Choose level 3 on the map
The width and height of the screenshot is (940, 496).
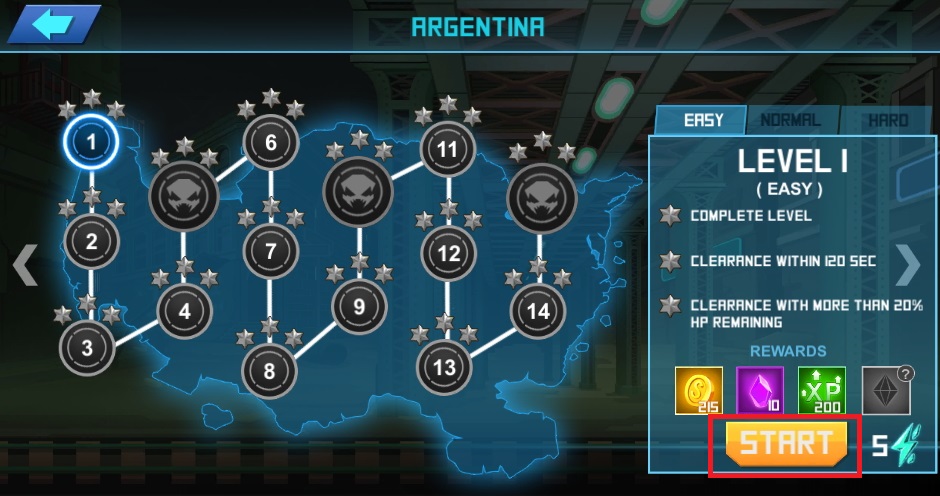pos(87,348)
